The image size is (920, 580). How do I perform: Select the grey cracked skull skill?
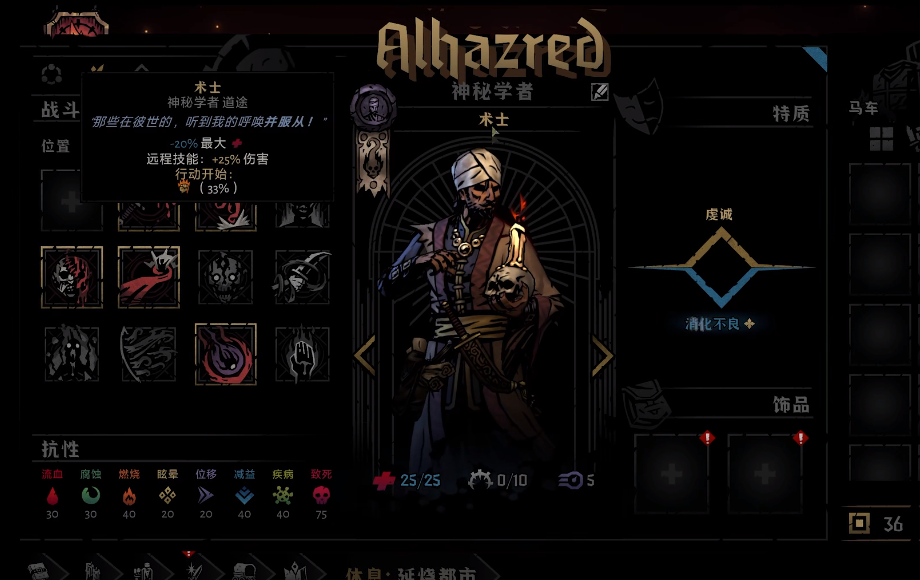pyautogui.click(x=225, y=277)
